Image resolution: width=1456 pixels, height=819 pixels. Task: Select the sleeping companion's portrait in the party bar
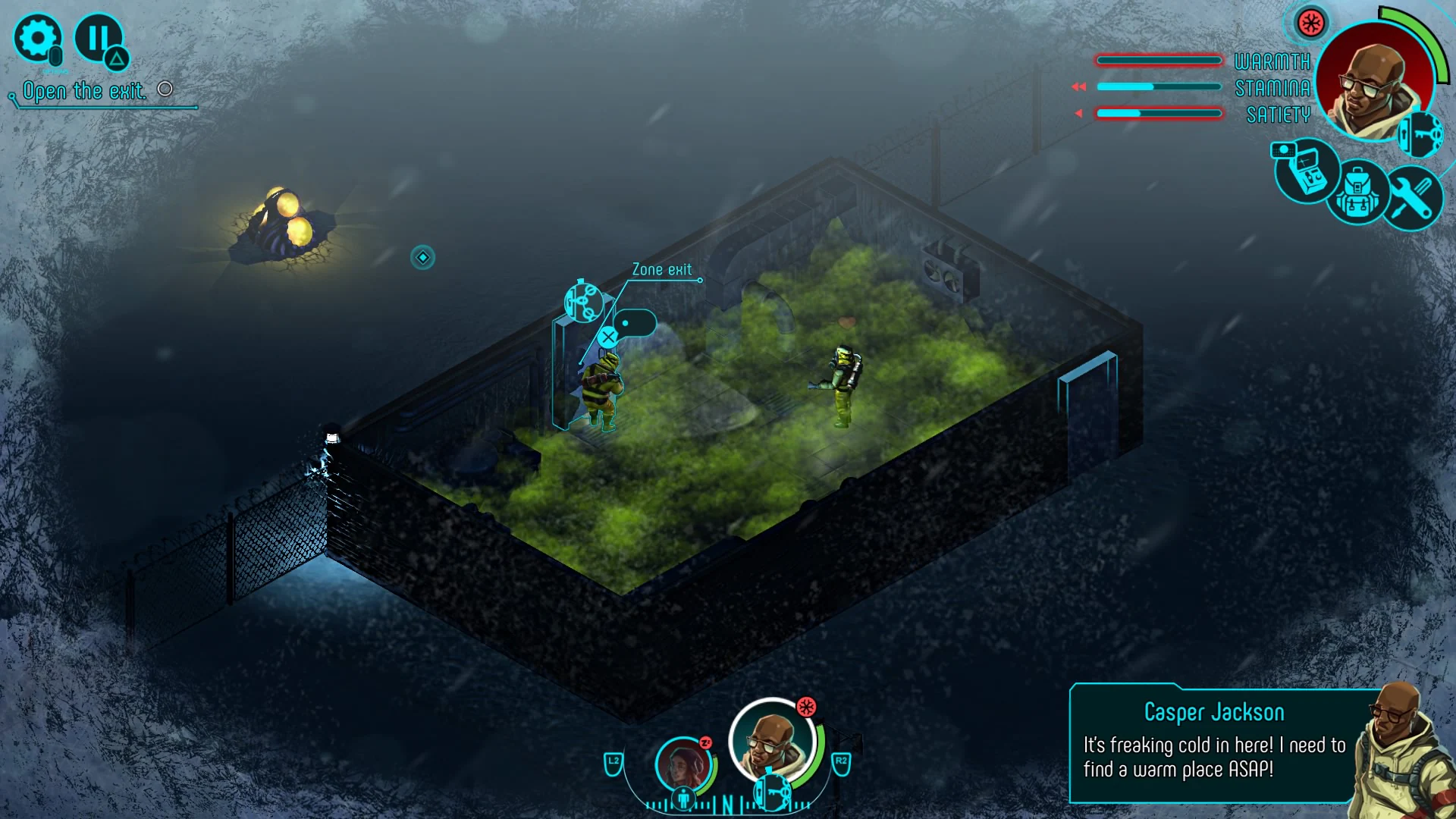pyautogui.click(x=682, y=764)
